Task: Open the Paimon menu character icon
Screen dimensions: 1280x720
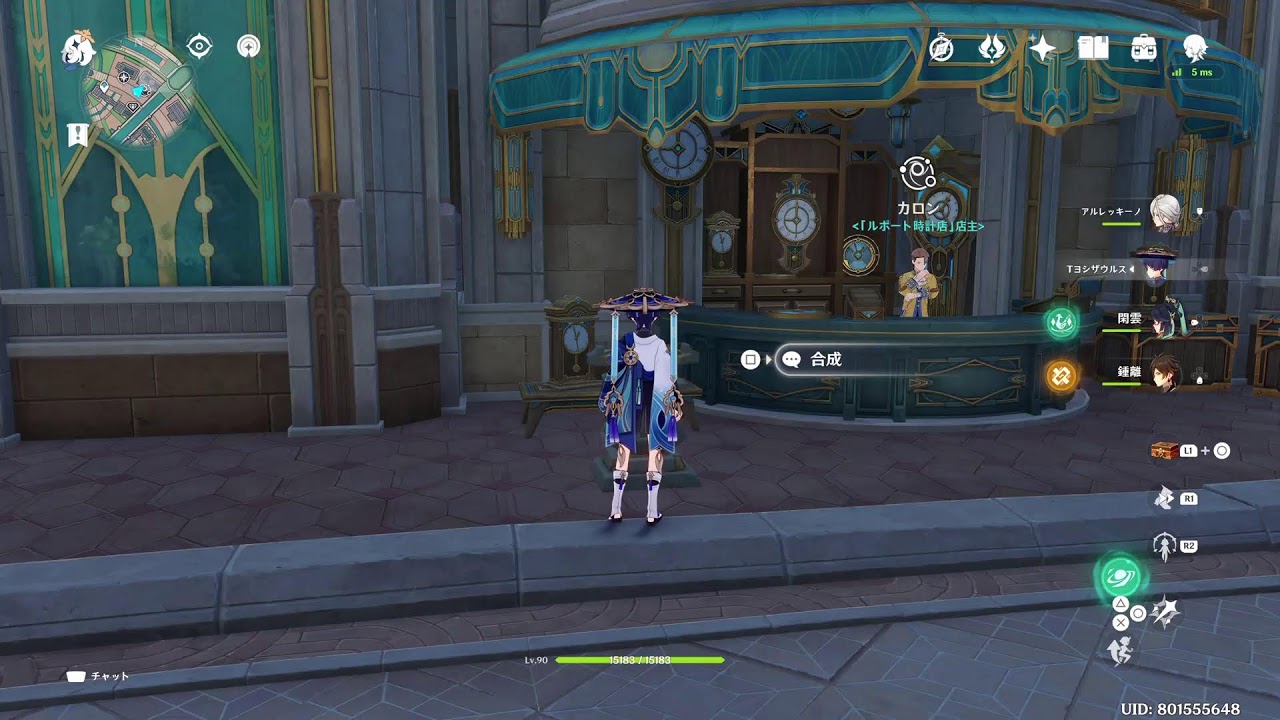Action: [1192, 46]
